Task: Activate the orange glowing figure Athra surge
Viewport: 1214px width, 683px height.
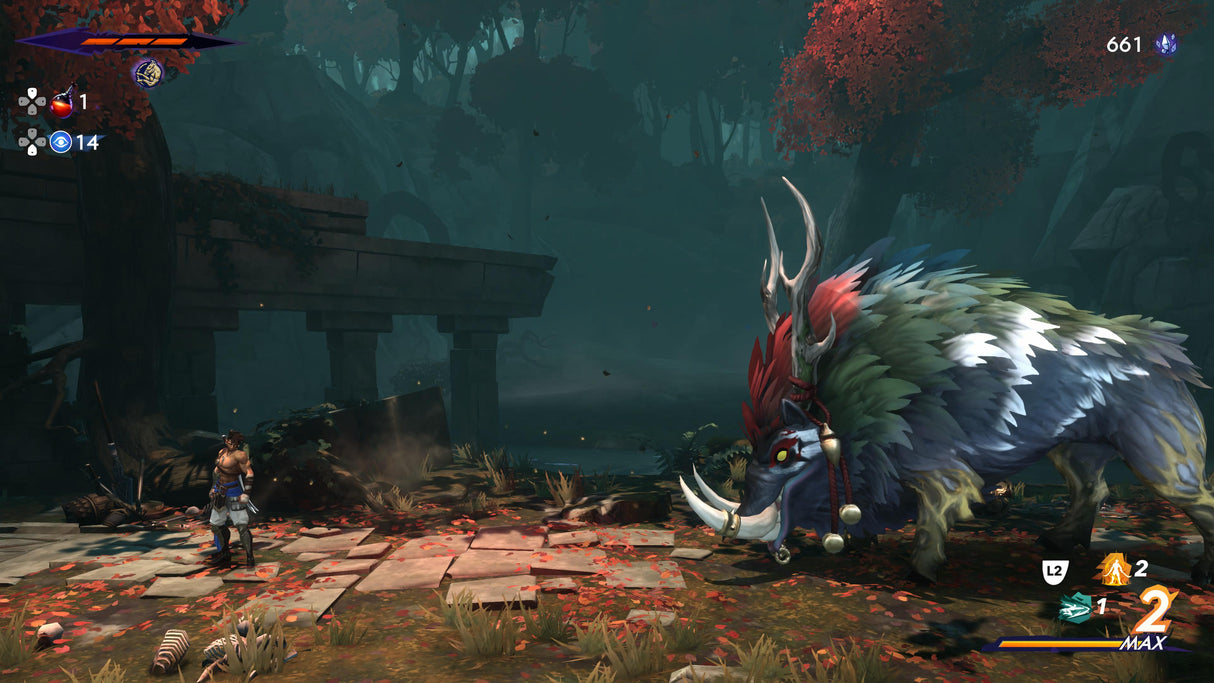Action: point(1113,569)
